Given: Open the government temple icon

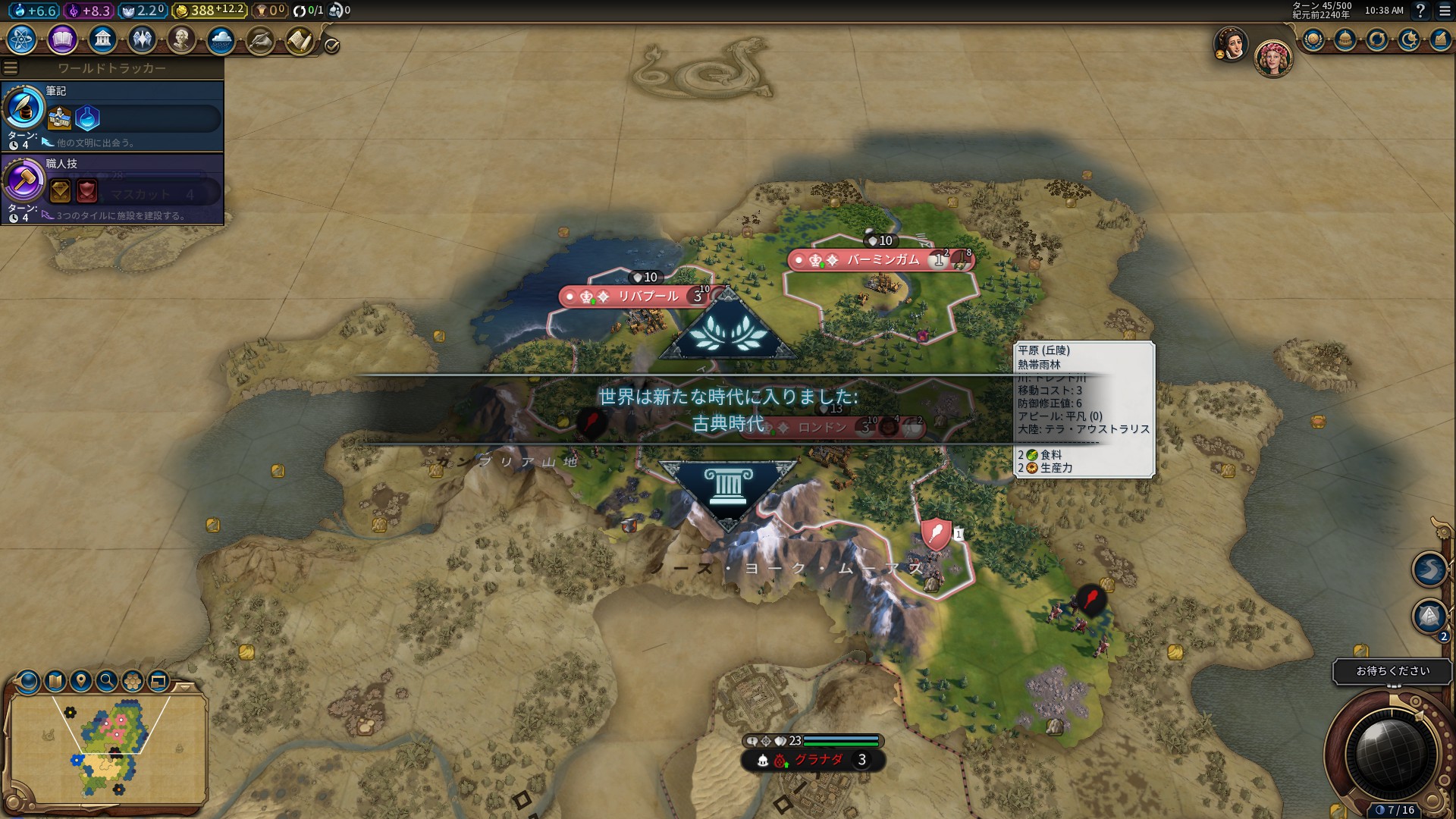Looking at the screenshot, I should click(102, 39).
